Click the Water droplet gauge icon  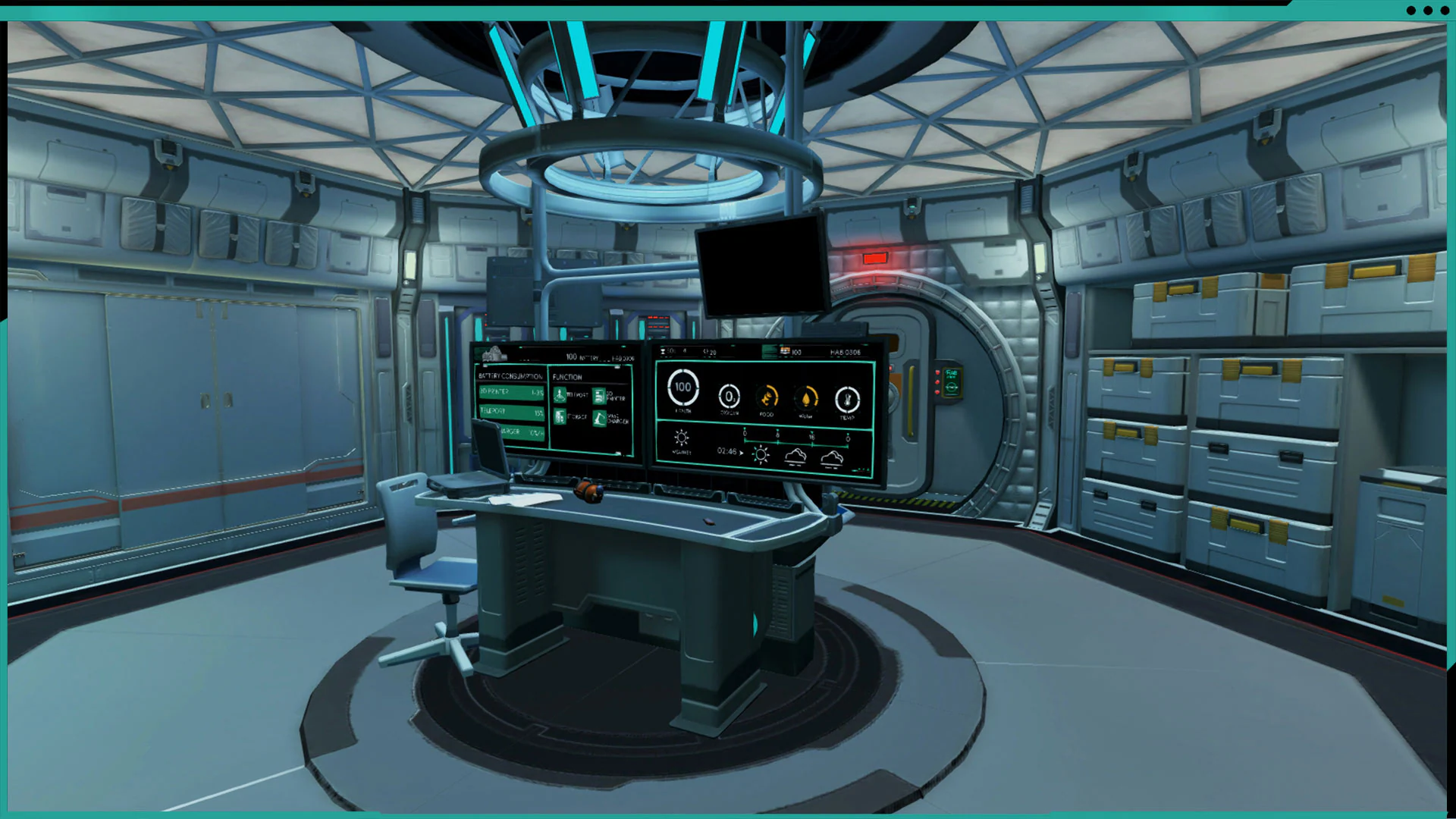coord(806,399)
